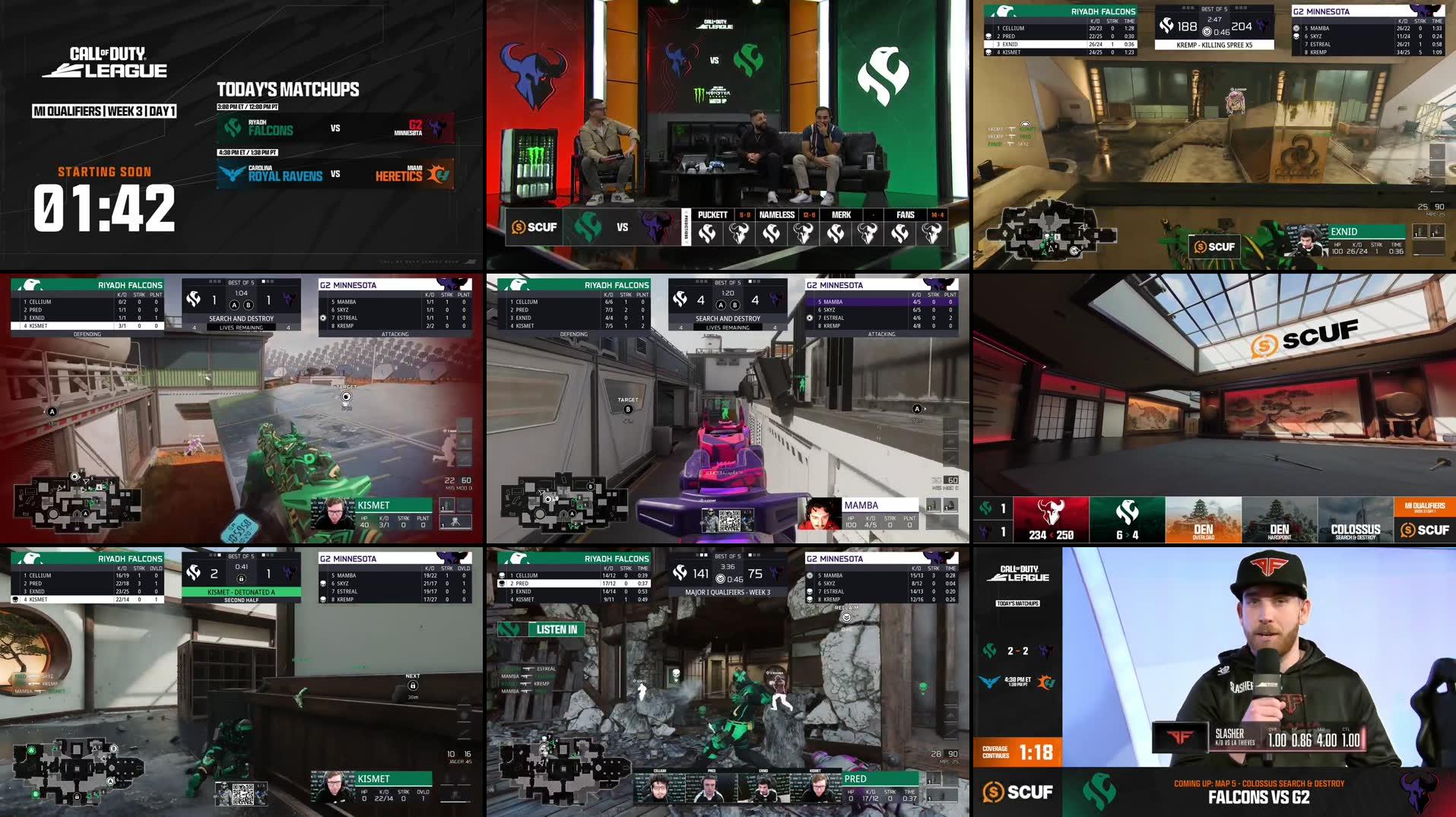Select the COLOSSUS Search & Destroy map panel
This screenshot has width=1456, height=817.
(1356, 520)
